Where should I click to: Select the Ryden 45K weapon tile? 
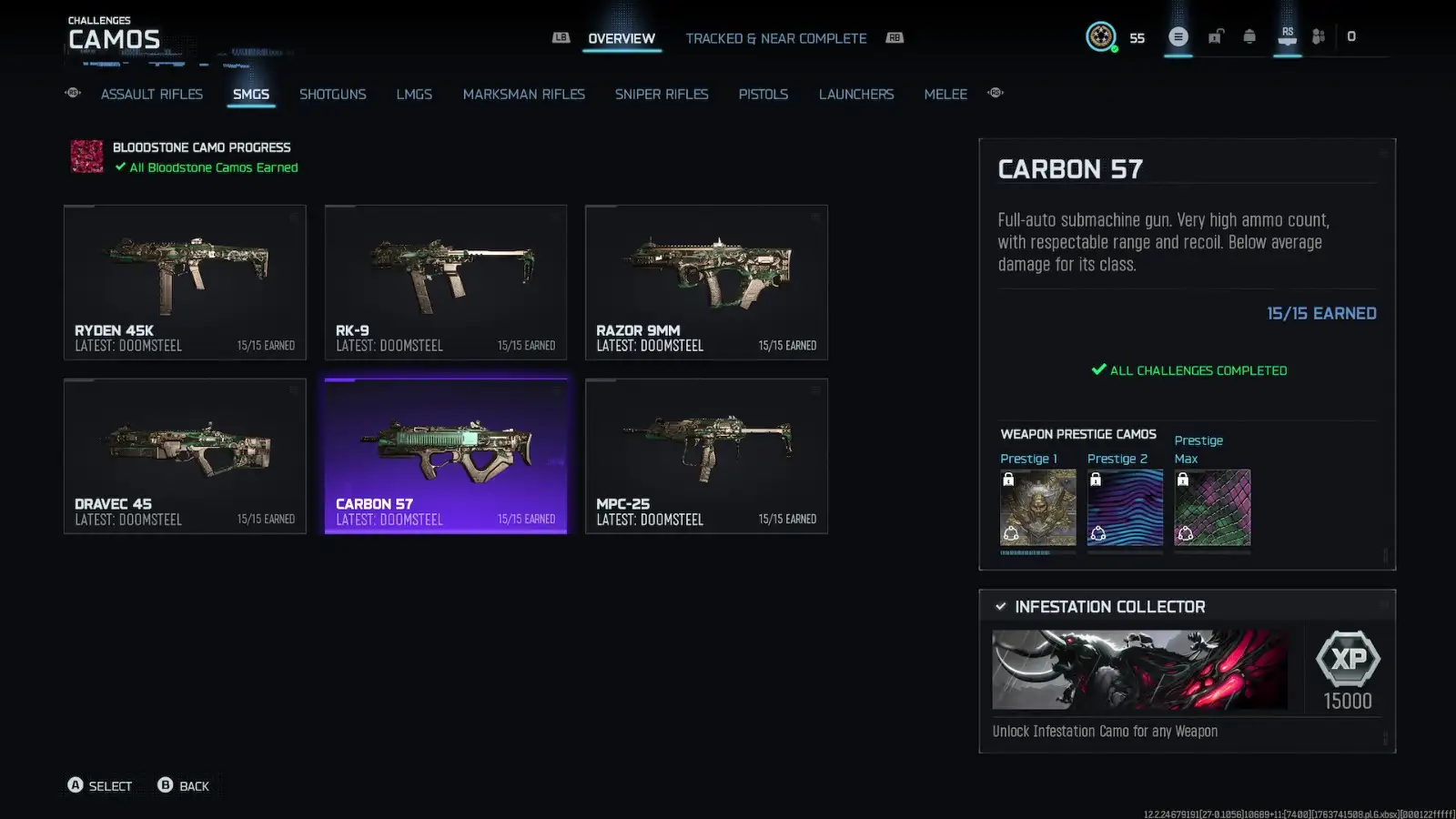pyautogui.click(x=185, y=282)
